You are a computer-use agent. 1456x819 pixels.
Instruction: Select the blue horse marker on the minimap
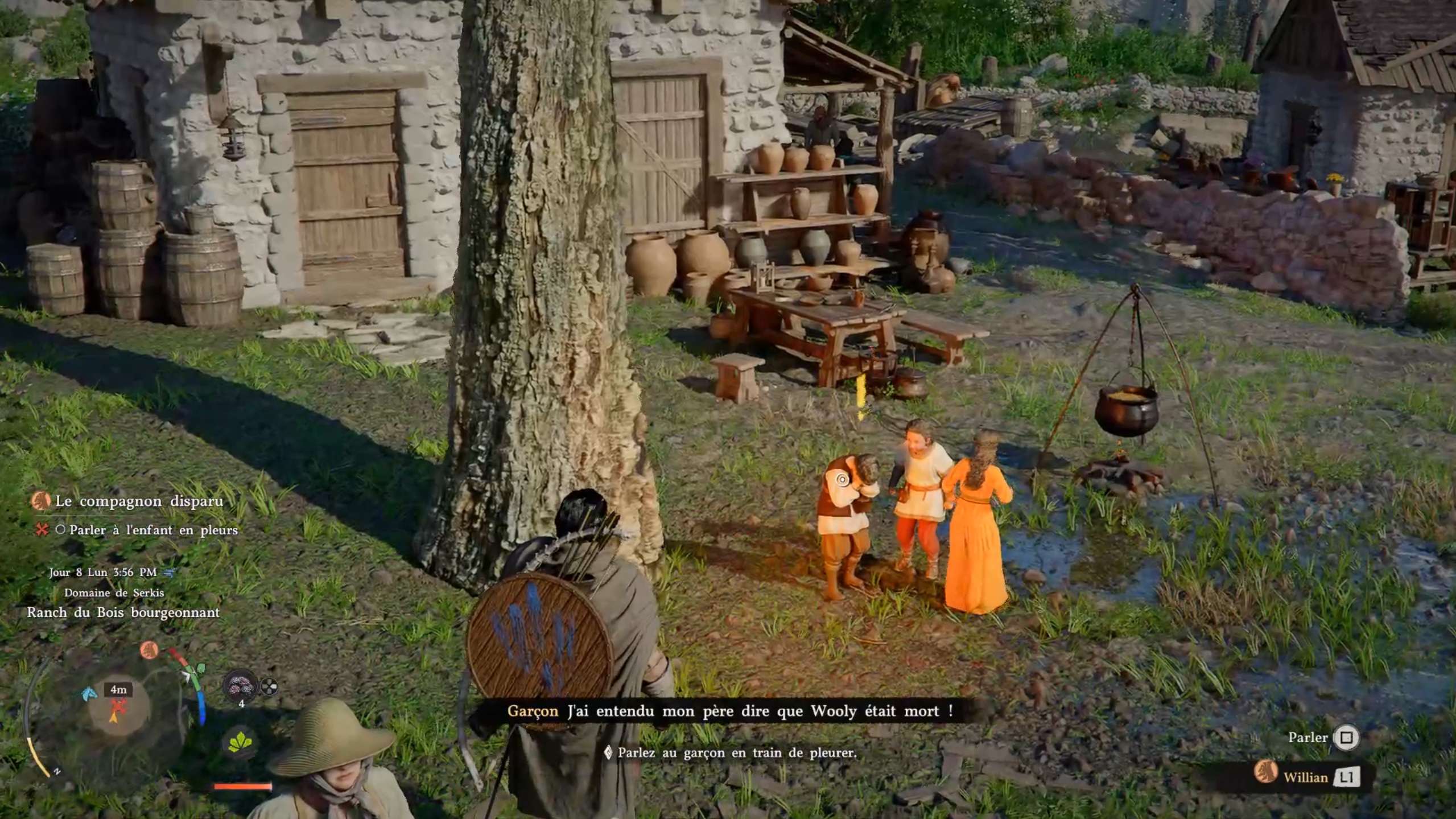coord(89,693)
